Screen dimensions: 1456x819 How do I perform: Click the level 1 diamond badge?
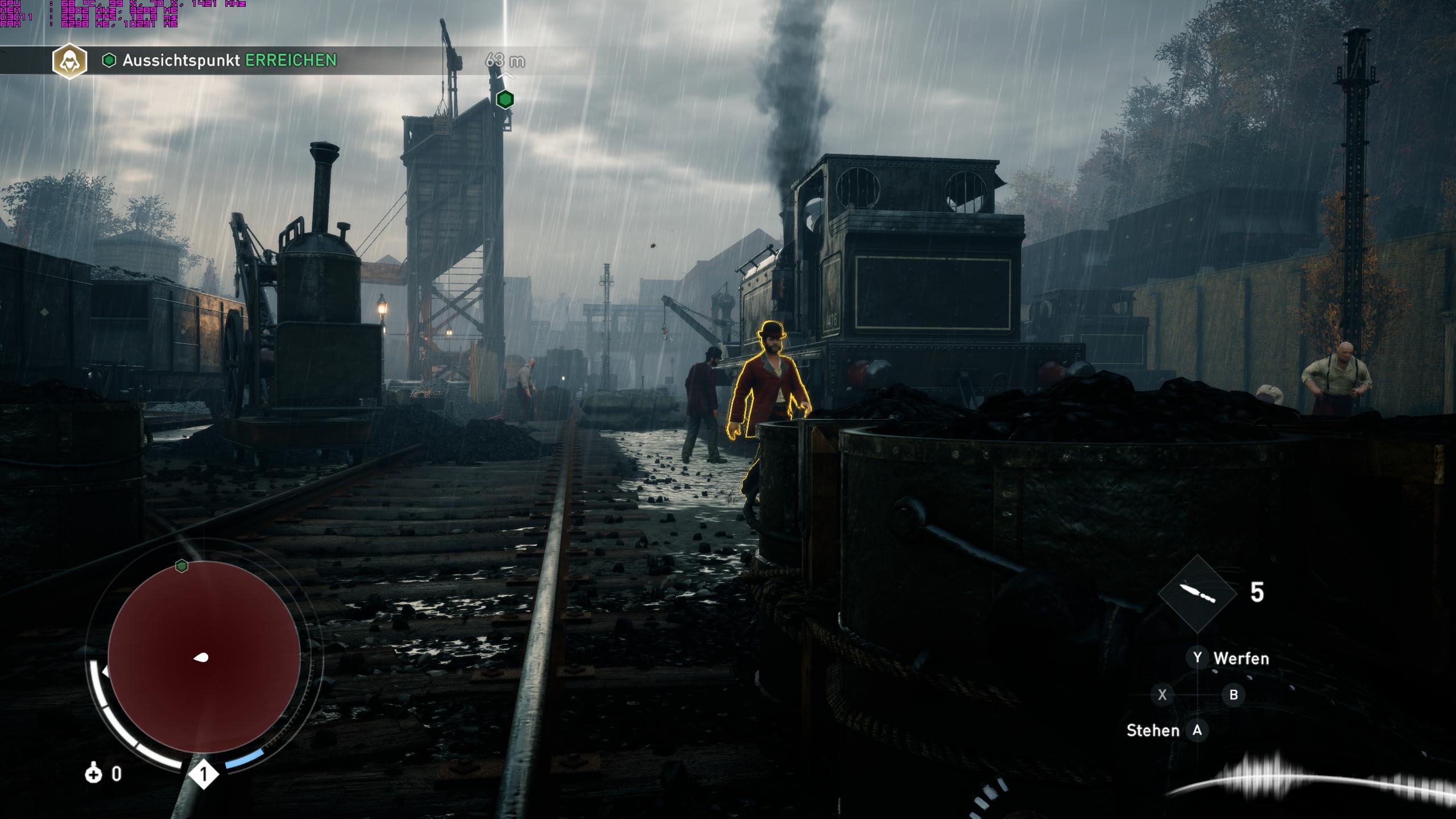[204, 774]
